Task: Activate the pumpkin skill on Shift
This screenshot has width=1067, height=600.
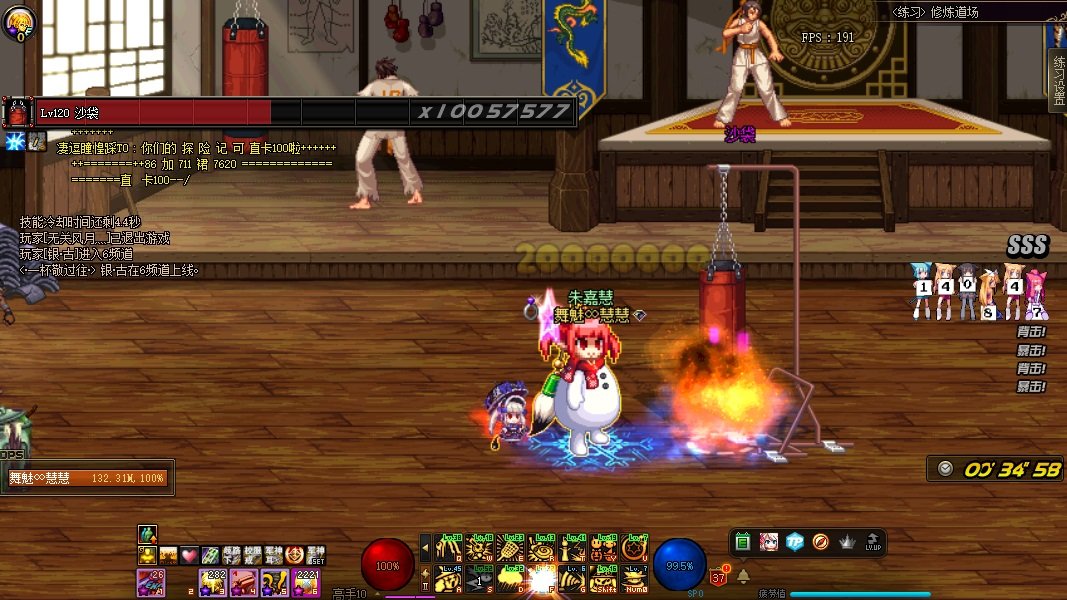Action: [603, 578]
